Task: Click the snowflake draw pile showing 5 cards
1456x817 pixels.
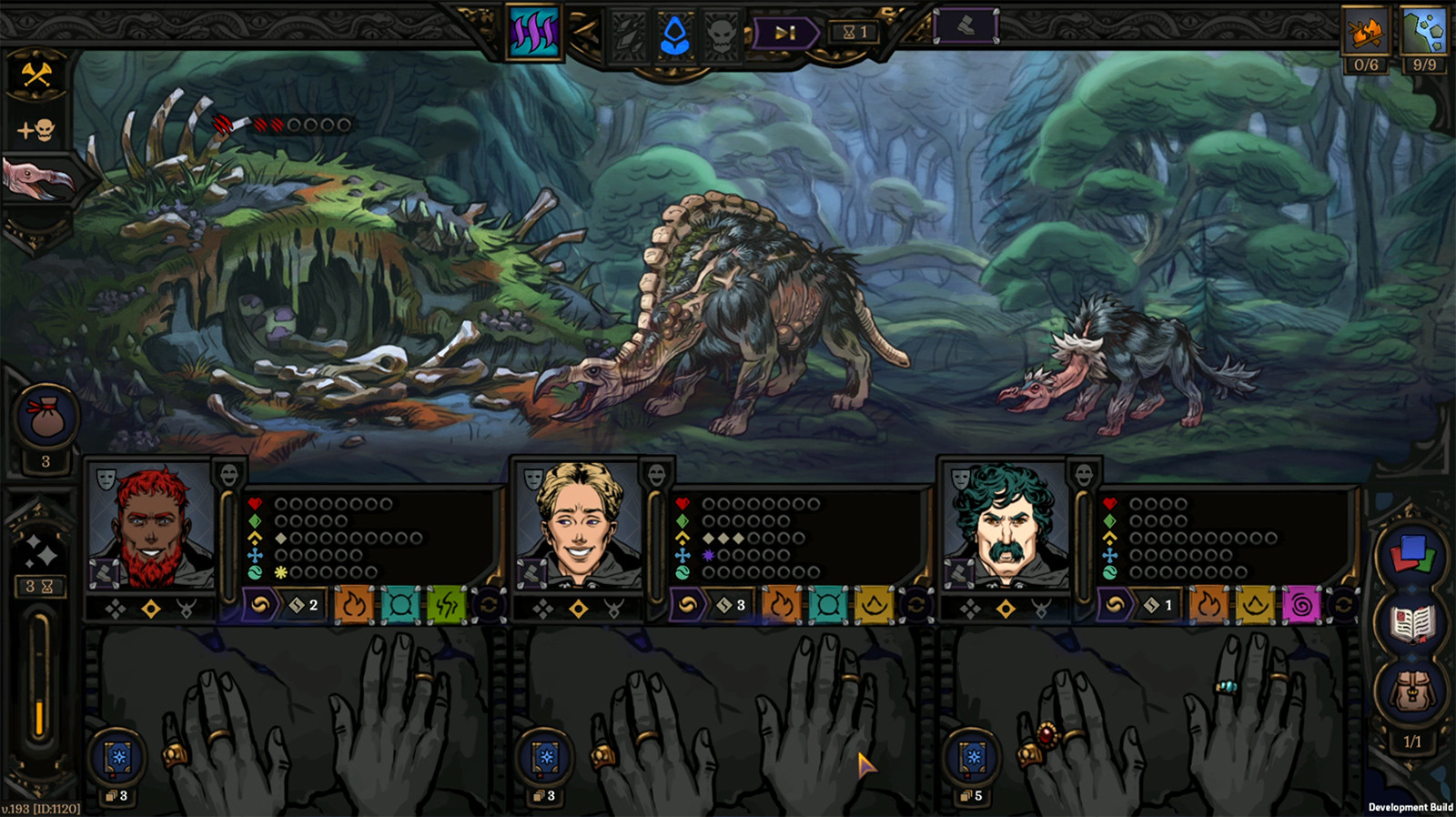Action: (970, 757)
